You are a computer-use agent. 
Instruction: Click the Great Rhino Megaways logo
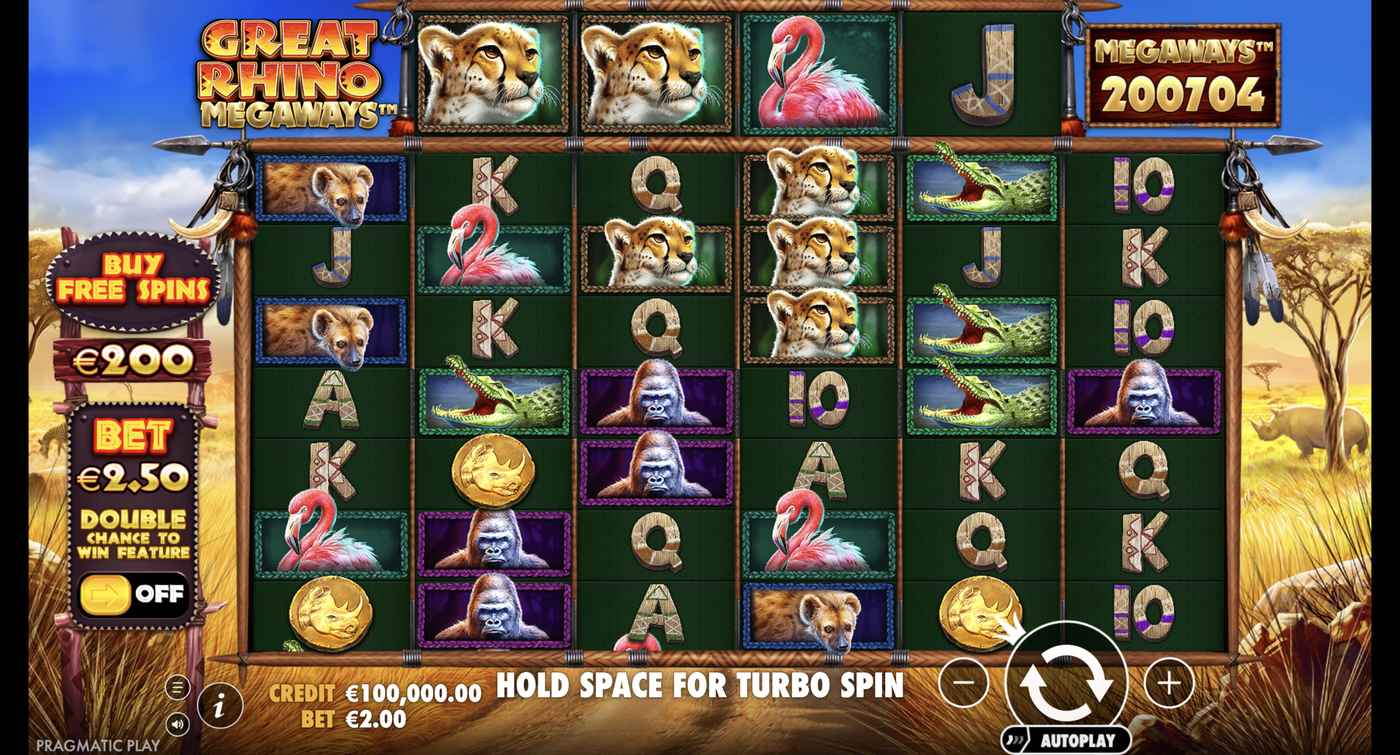click(x=286, y=72)
